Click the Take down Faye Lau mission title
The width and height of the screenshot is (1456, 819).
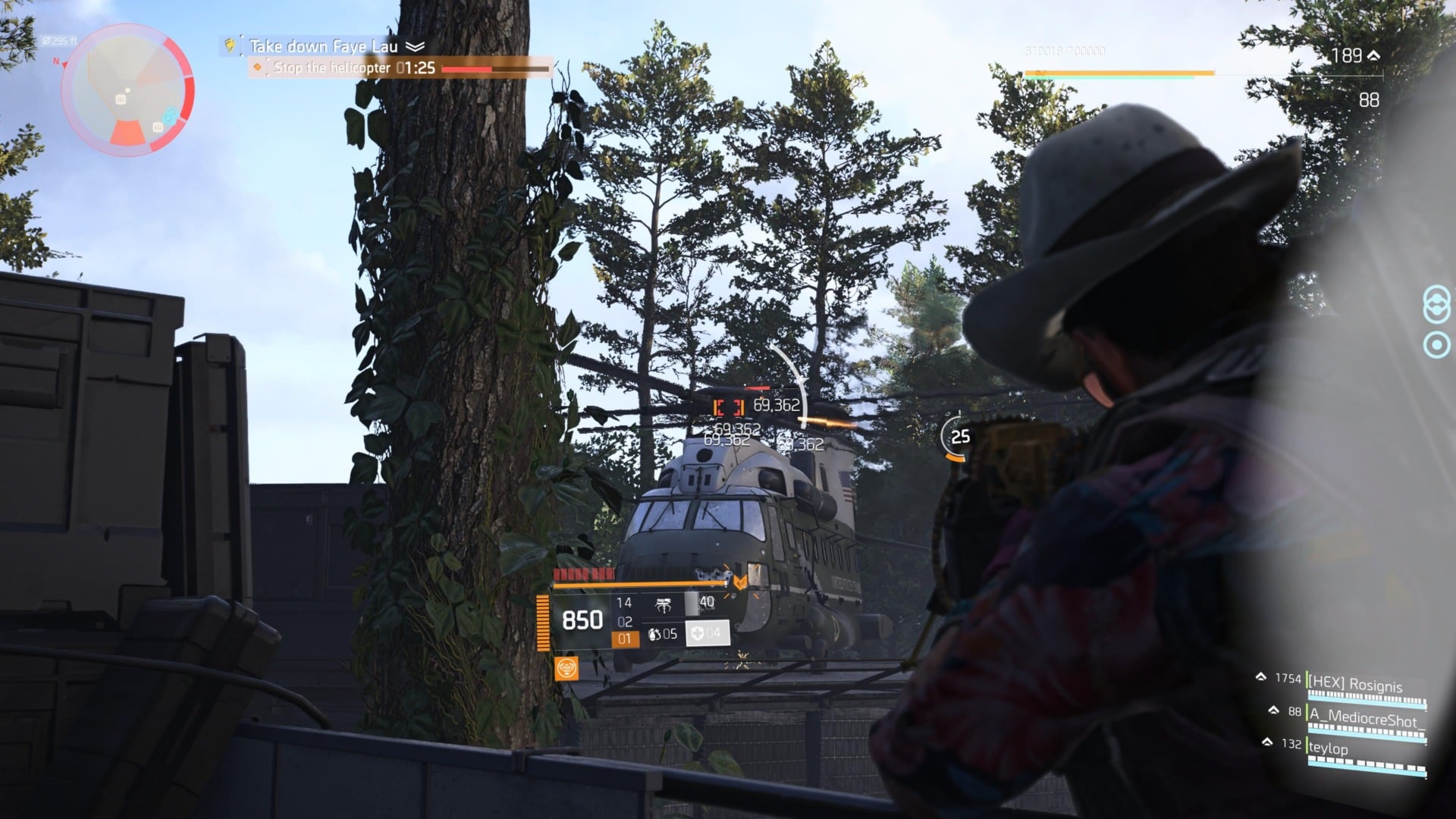(x=325, y=45)
